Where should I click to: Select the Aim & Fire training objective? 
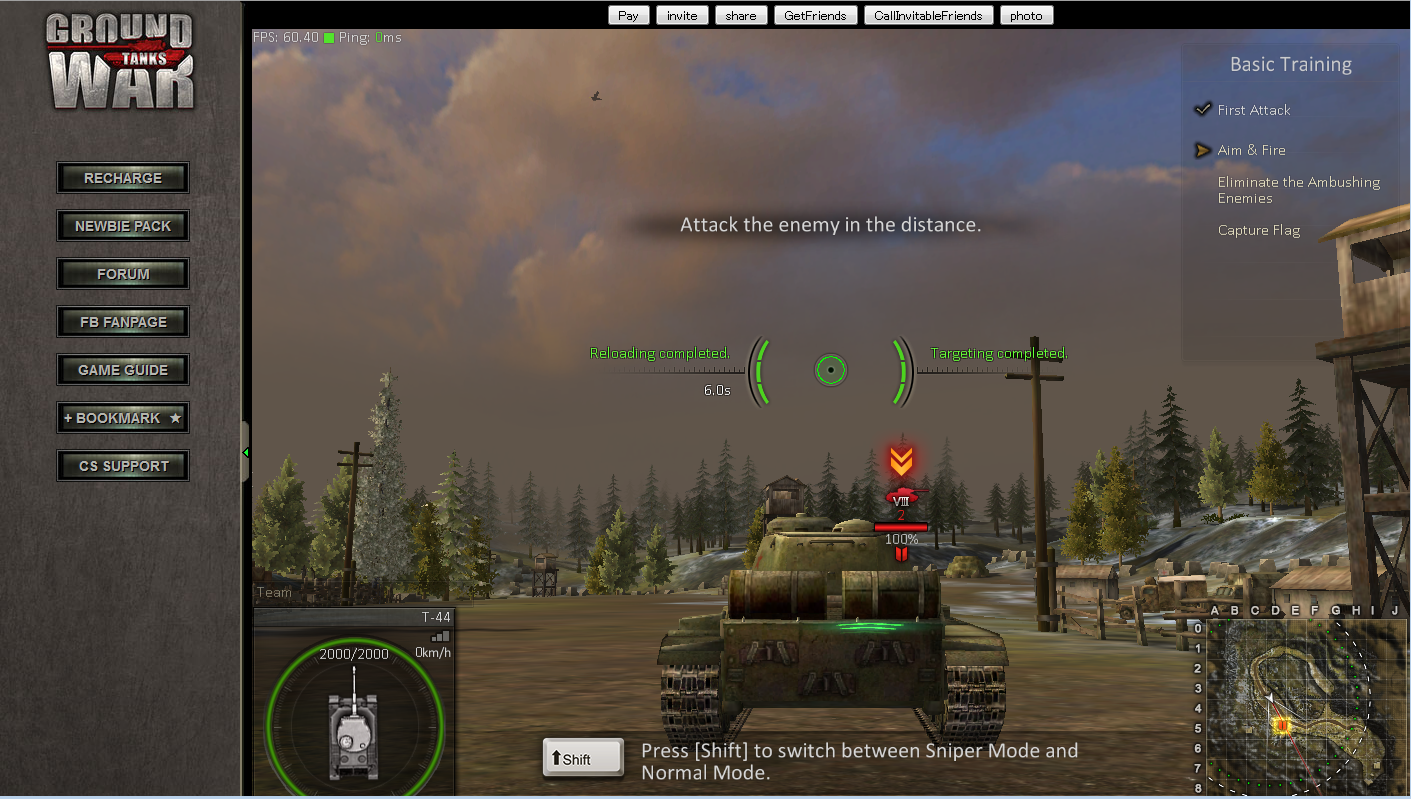1251,150
